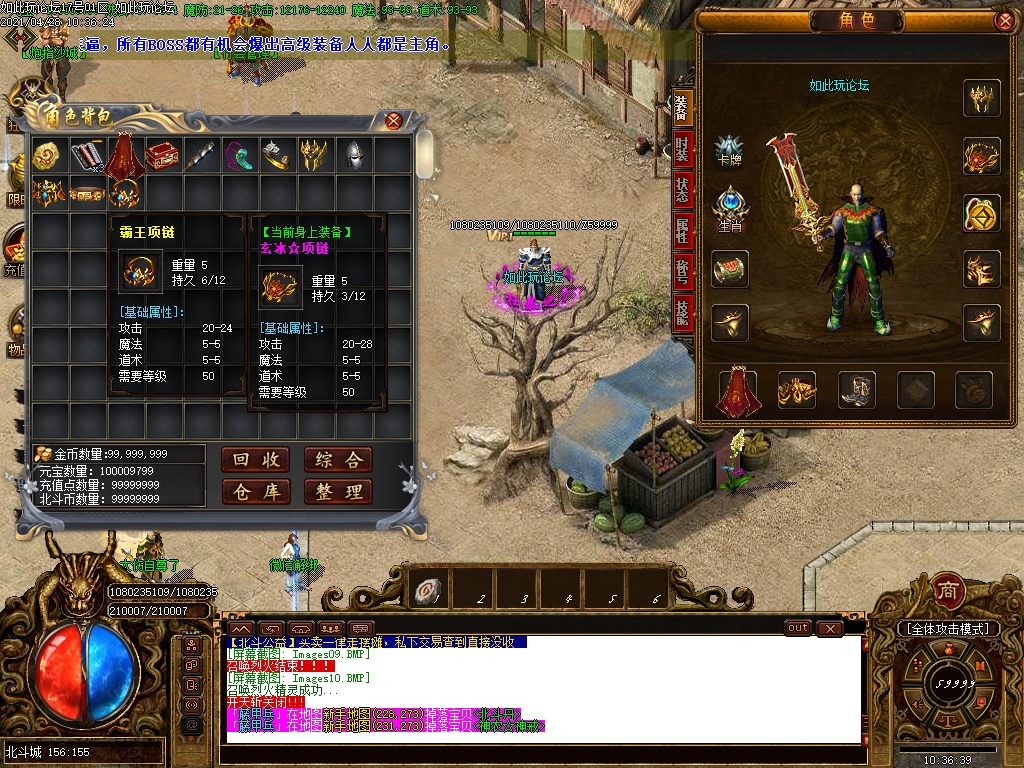Open the 技能 skills tab
This screenshot has height=768, width=1024.
coord(682,313)
